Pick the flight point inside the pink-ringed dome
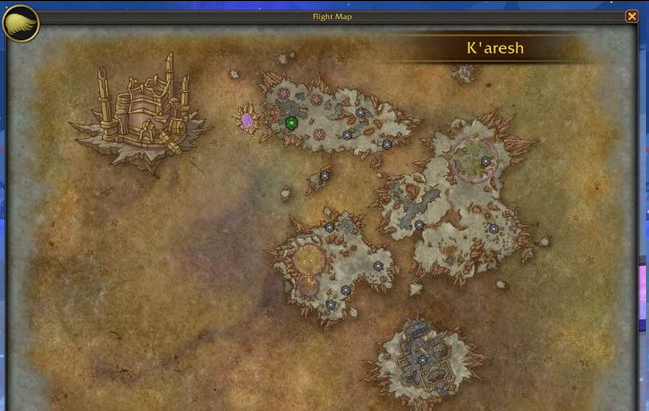This screenshot has height=411, width=649. (486, 161)
